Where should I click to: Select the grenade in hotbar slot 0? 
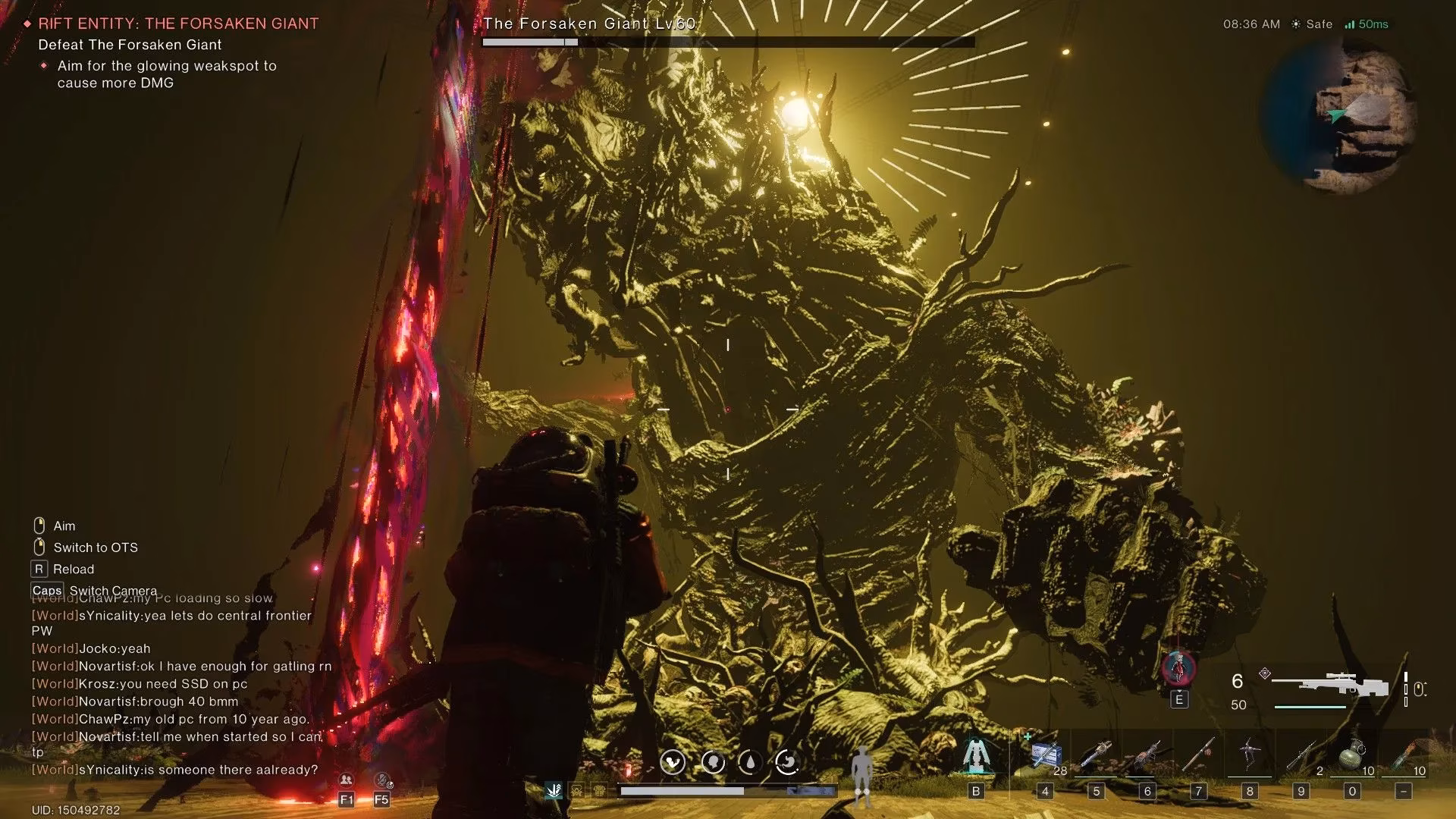click(1352, 753)
